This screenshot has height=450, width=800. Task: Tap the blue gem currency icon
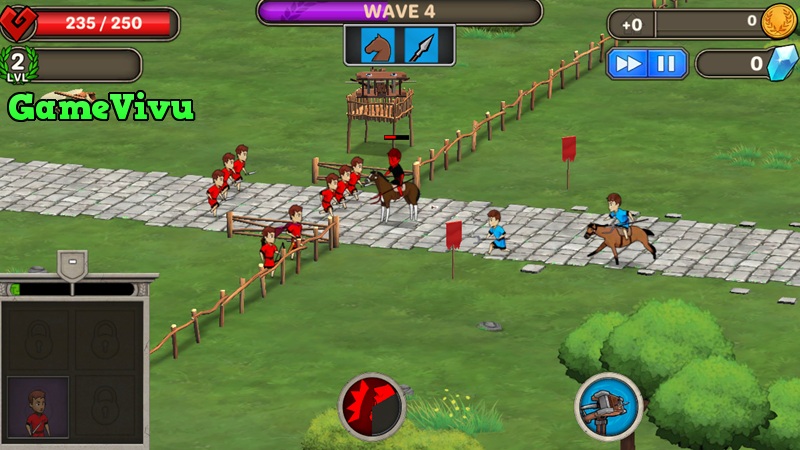tap(778, 64)
